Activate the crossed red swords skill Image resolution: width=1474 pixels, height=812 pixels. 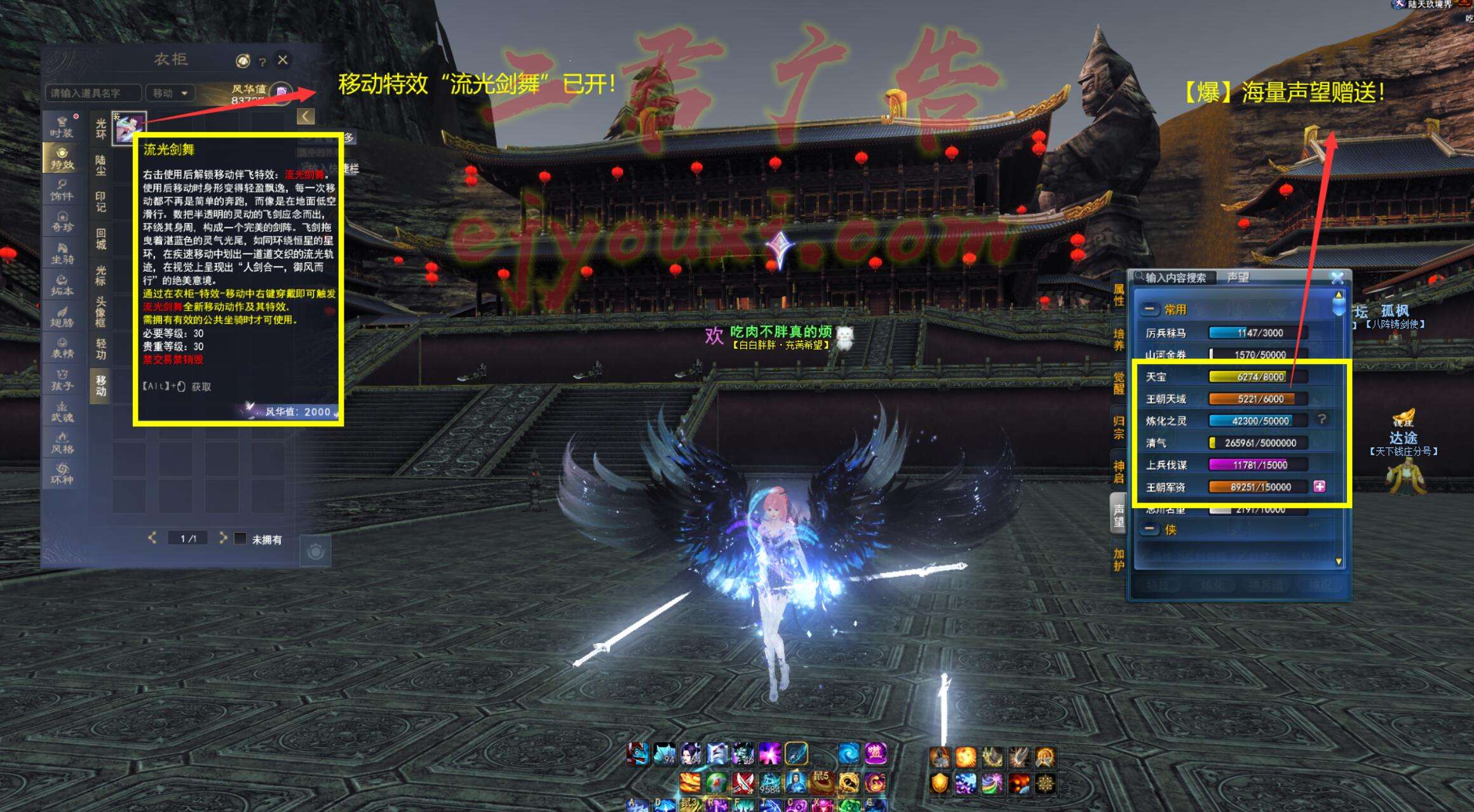(x=743, y=783)
